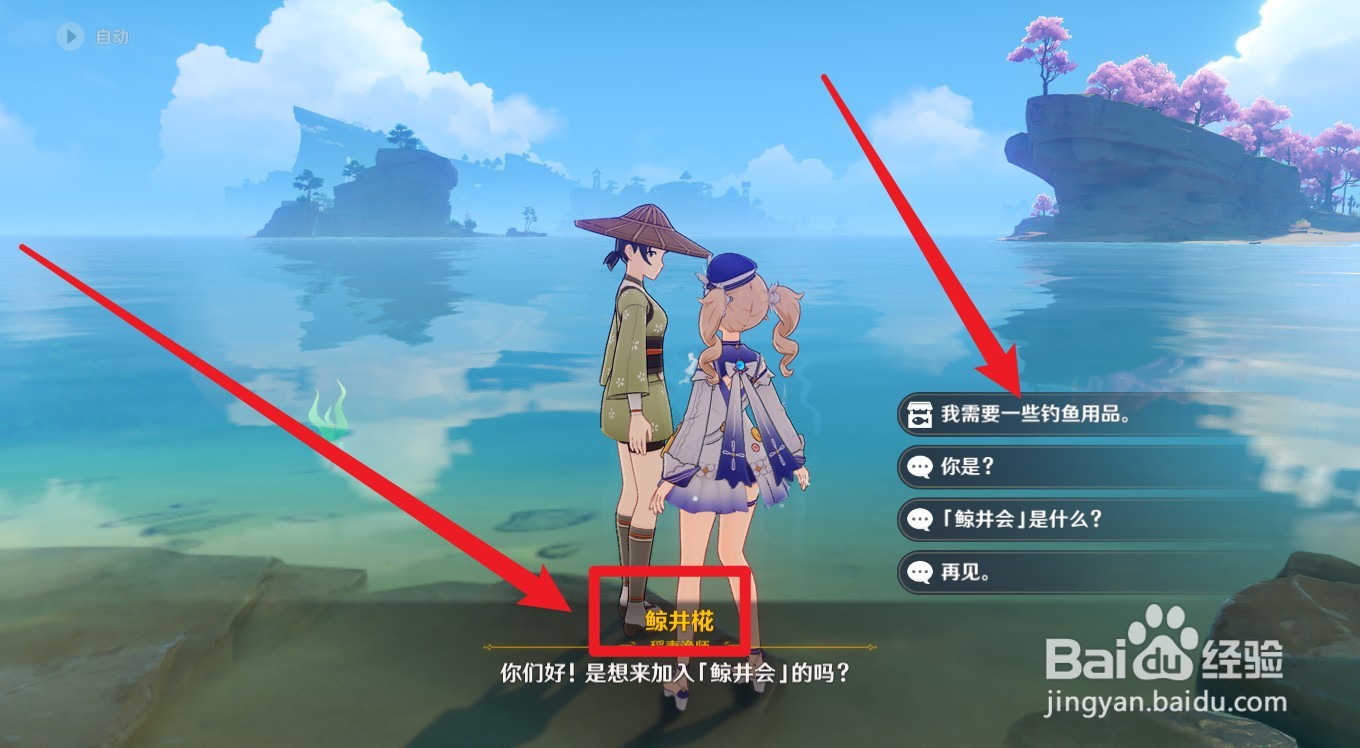The width and height of the screenshot is (1360, 748).
Task: Enable 自动 automatic dialogue mode
Action: (110, 38)
